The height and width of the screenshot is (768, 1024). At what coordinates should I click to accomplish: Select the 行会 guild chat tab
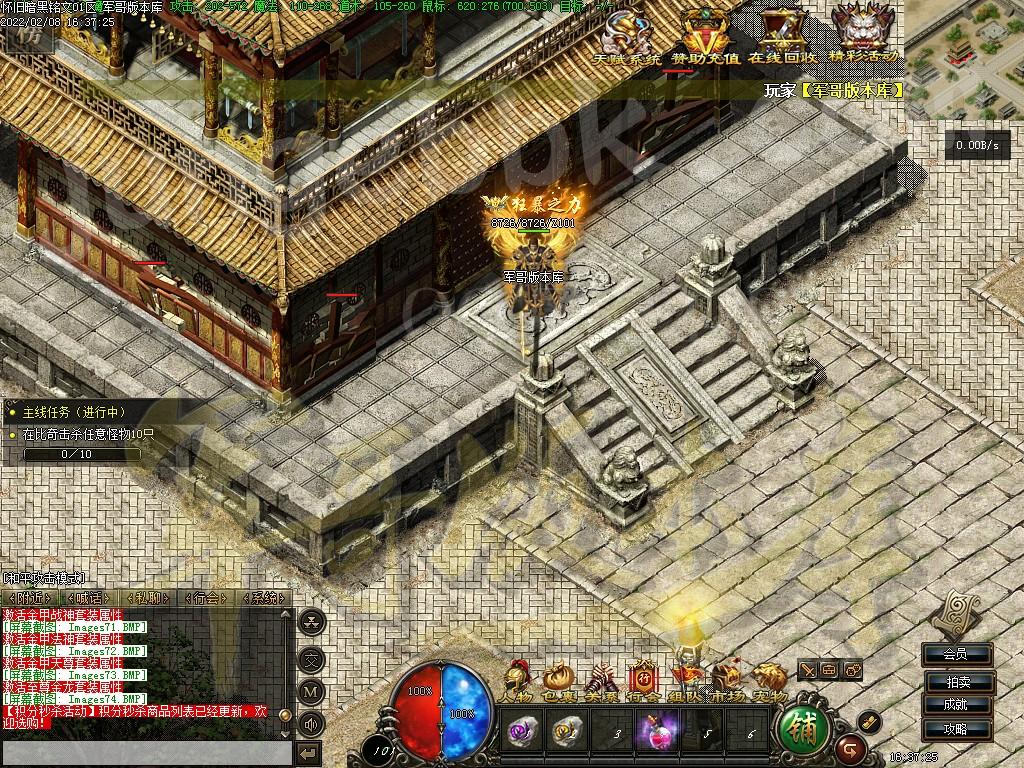(x=207, y=598)
